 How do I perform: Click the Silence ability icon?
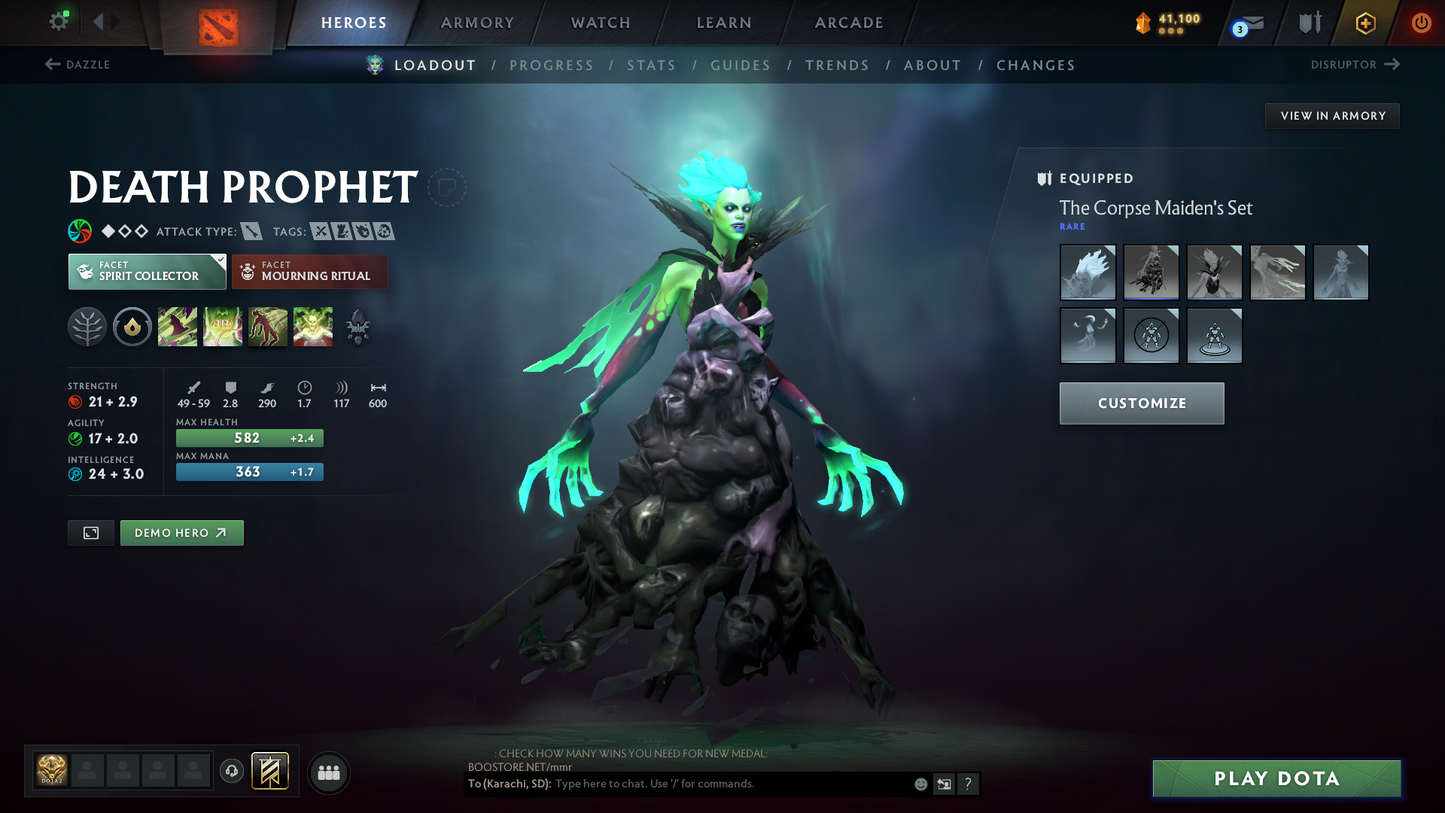pos(222,326)
